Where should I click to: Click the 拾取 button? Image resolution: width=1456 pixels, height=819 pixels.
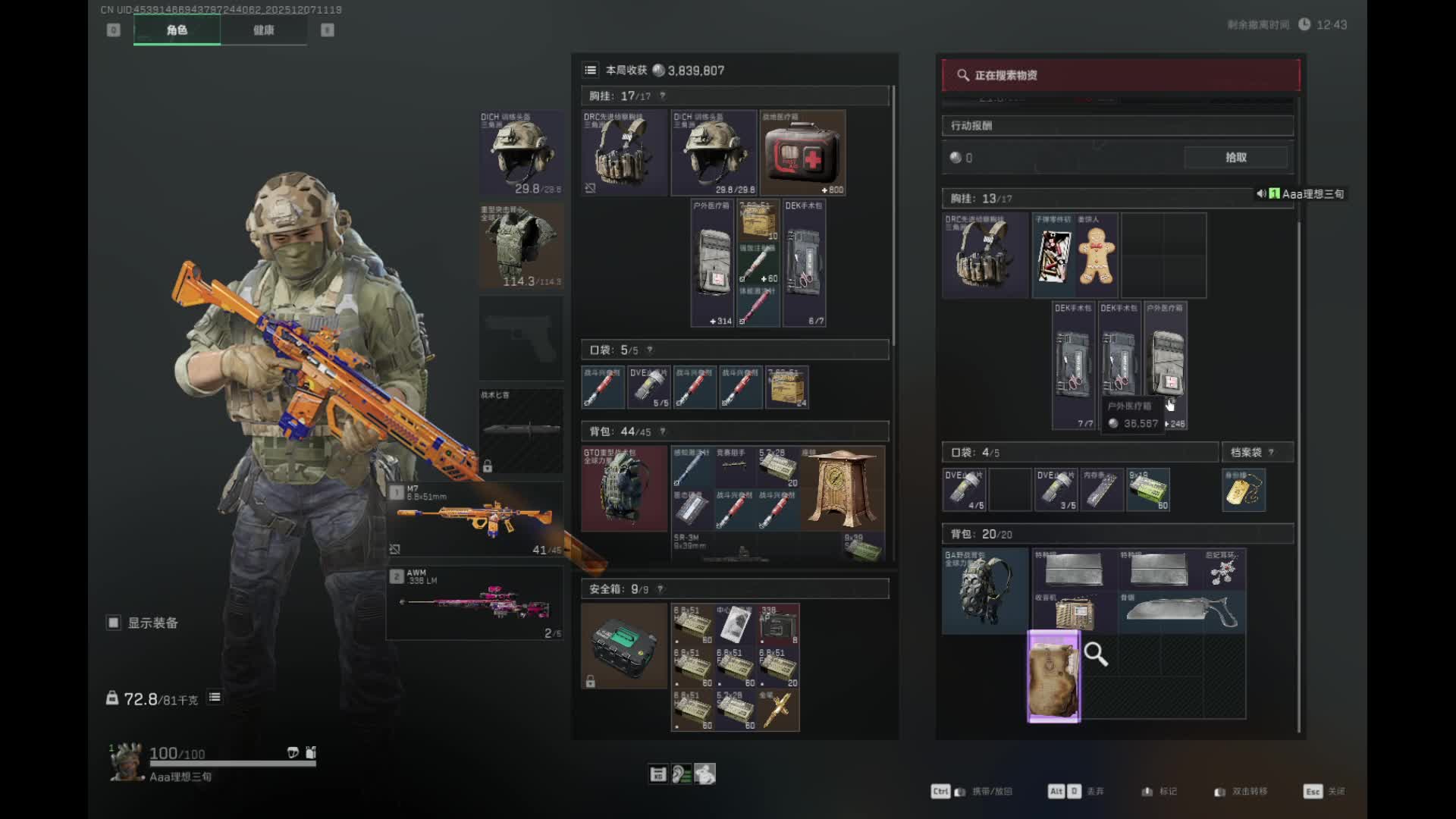[1235, 158]
